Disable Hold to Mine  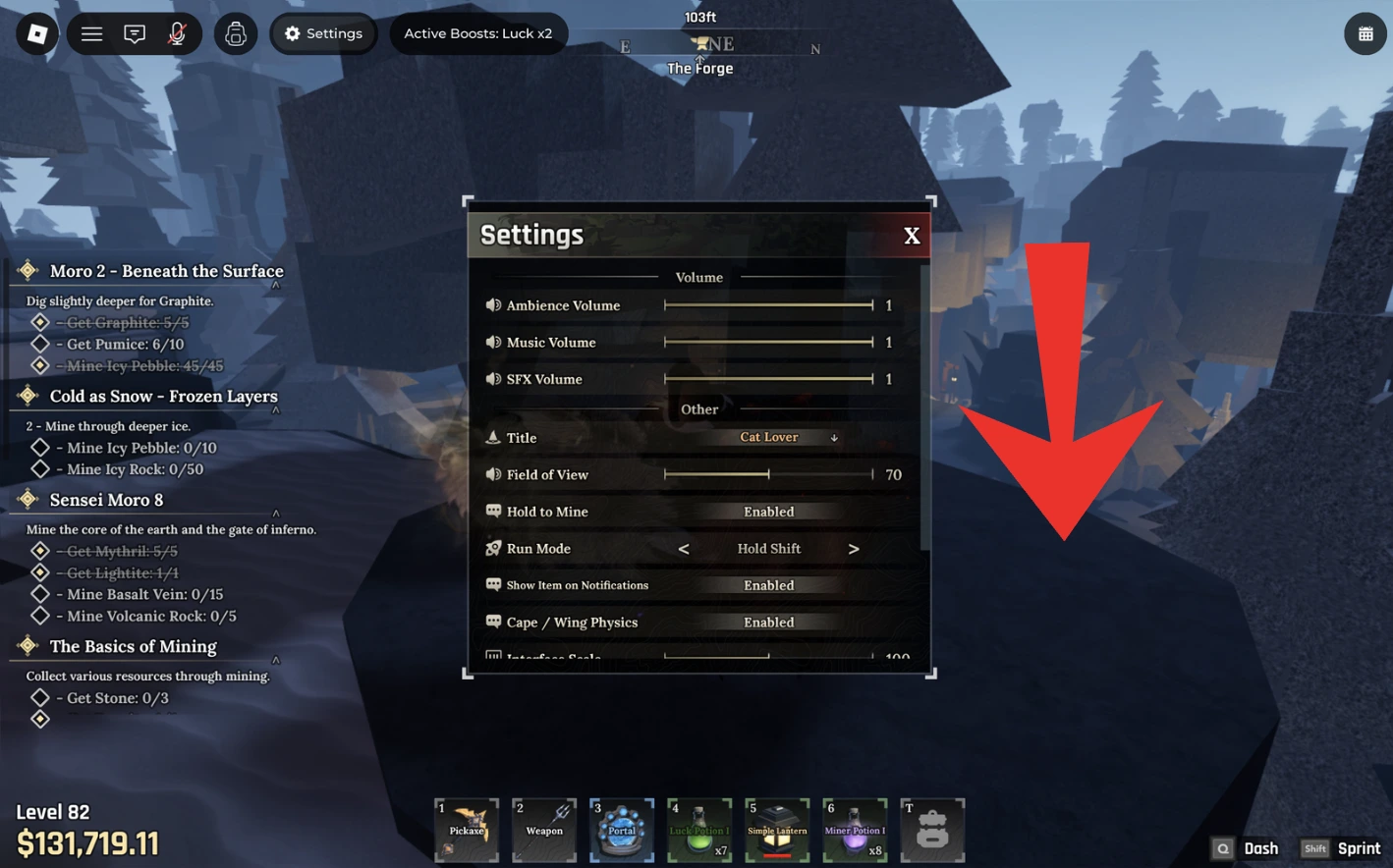pos(768,511)
